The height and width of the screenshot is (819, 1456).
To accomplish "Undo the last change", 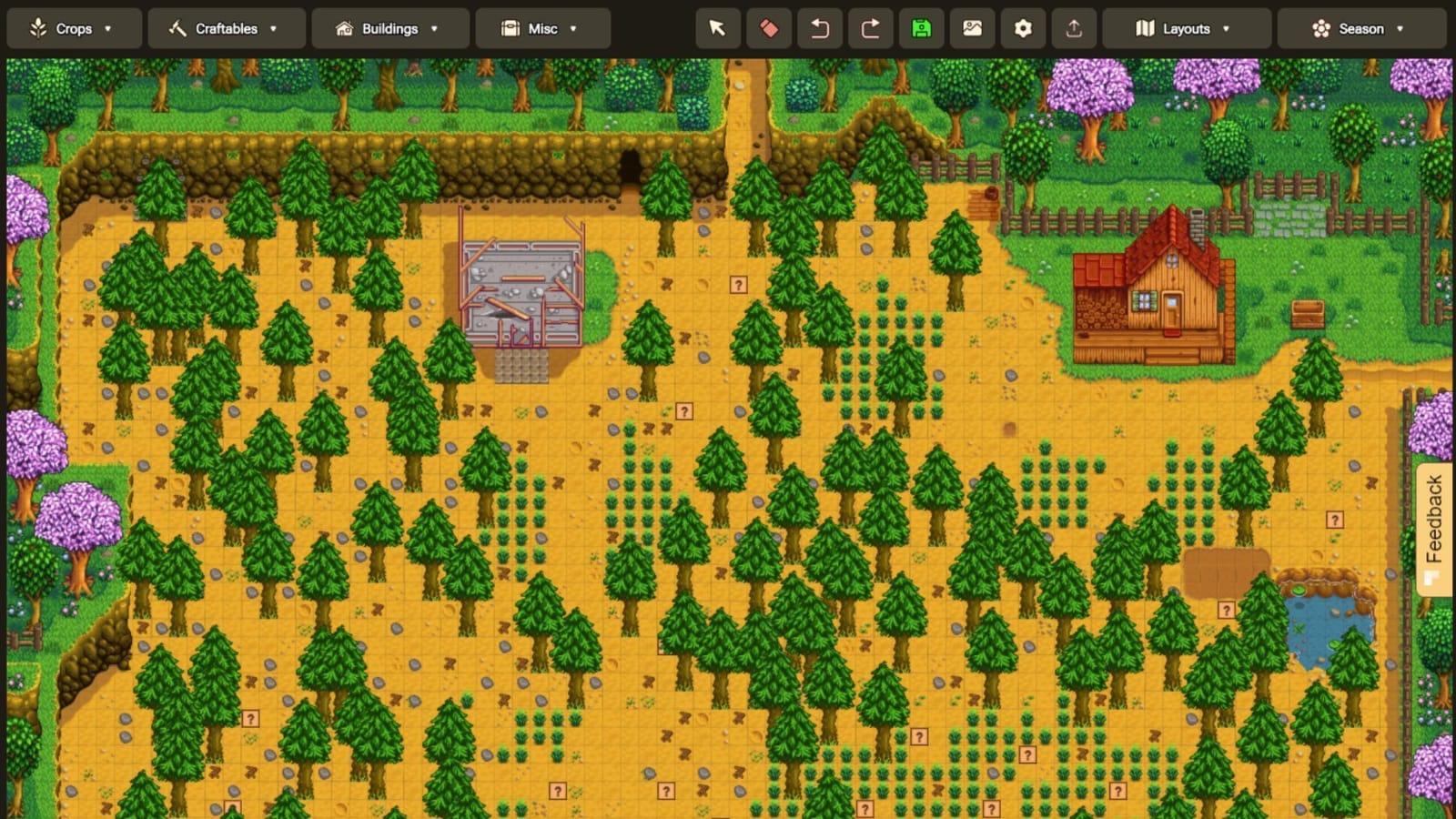I will 820,28.
